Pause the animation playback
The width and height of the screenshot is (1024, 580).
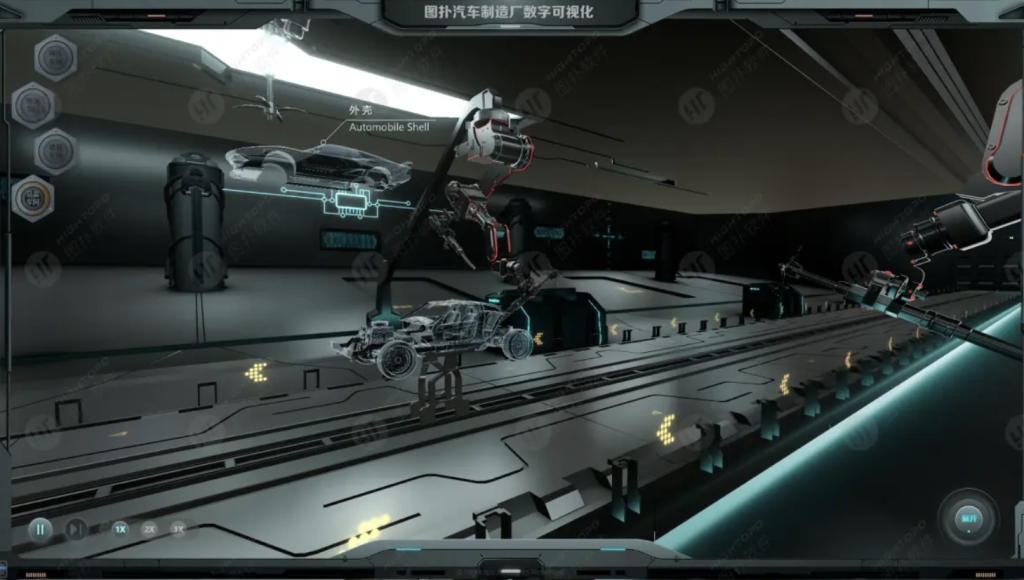point(40,529)
